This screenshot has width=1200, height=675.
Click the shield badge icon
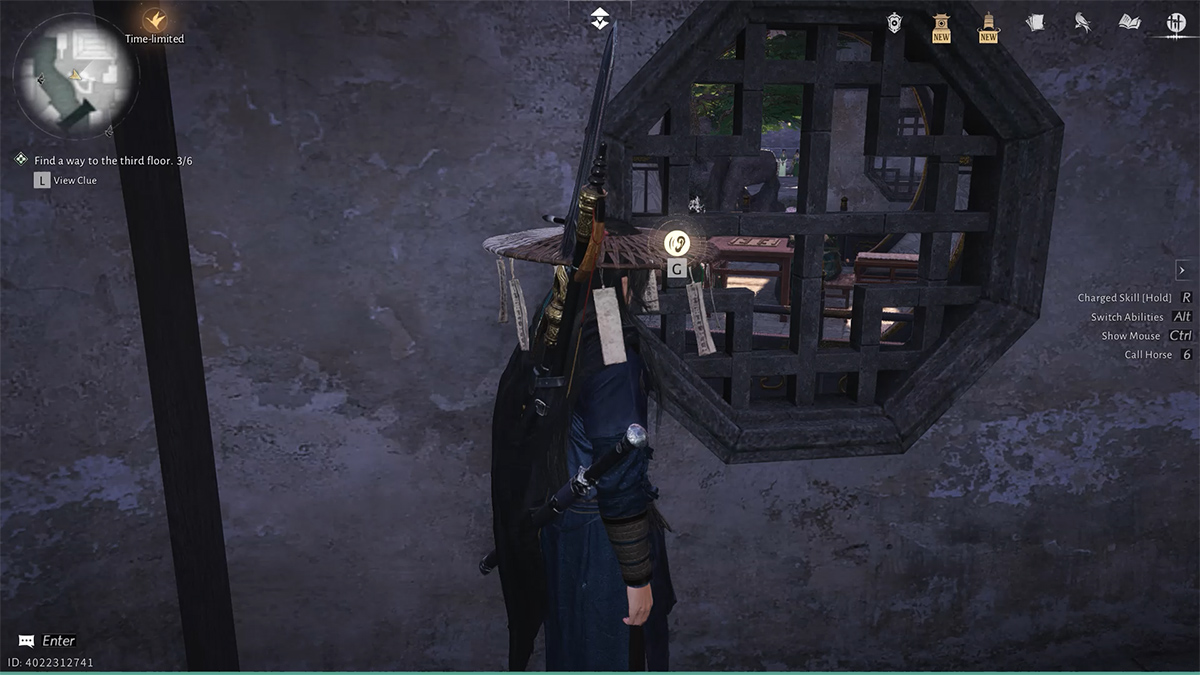point(894,22)
